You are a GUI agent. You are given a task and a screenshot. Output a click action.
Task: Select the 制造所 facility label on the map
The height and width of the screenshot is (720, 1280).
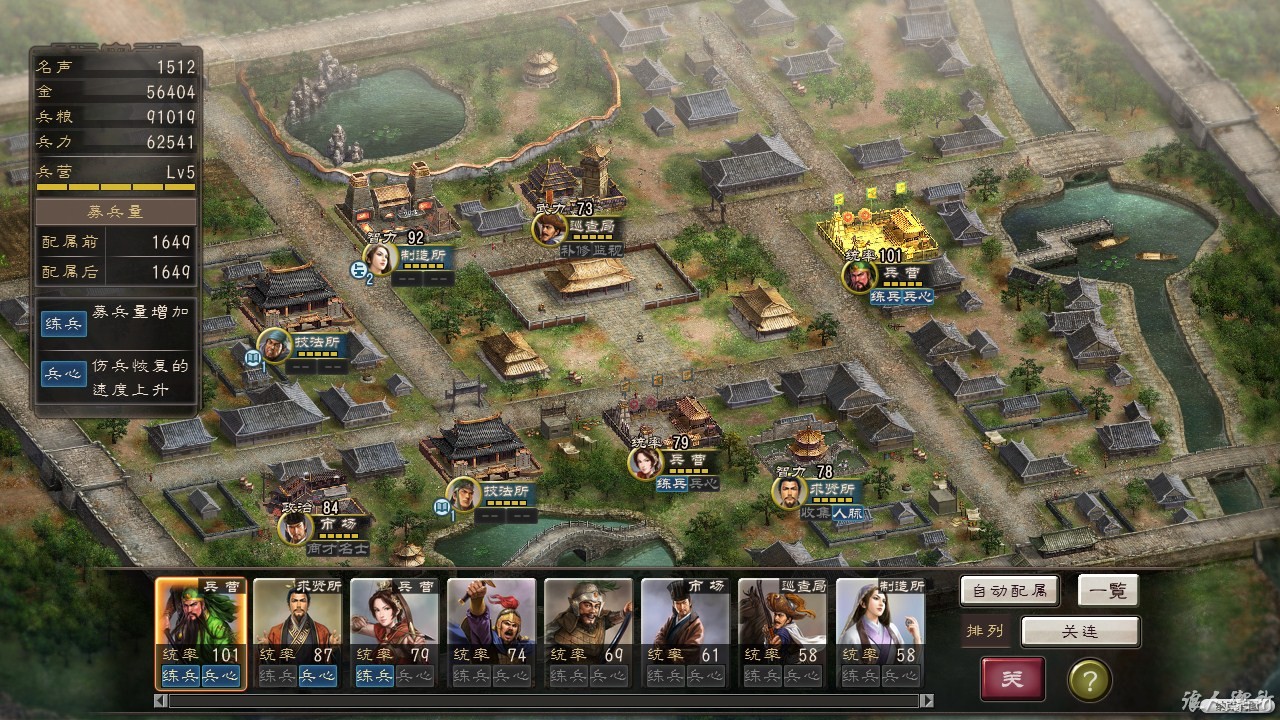click(x=425, y=255)
